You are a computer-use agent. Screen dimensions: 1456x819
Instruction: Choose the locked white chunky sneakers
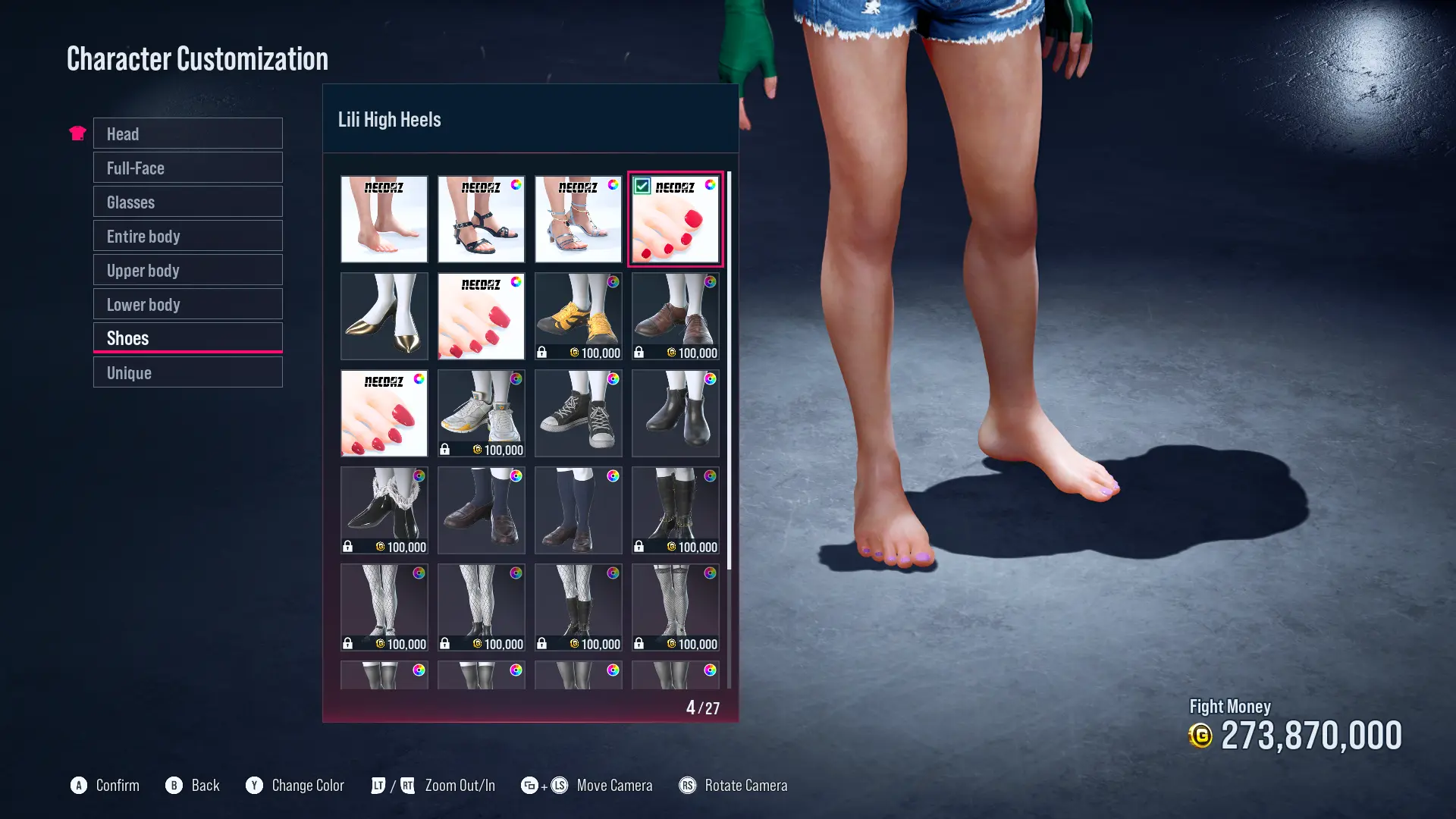(481, 413)
